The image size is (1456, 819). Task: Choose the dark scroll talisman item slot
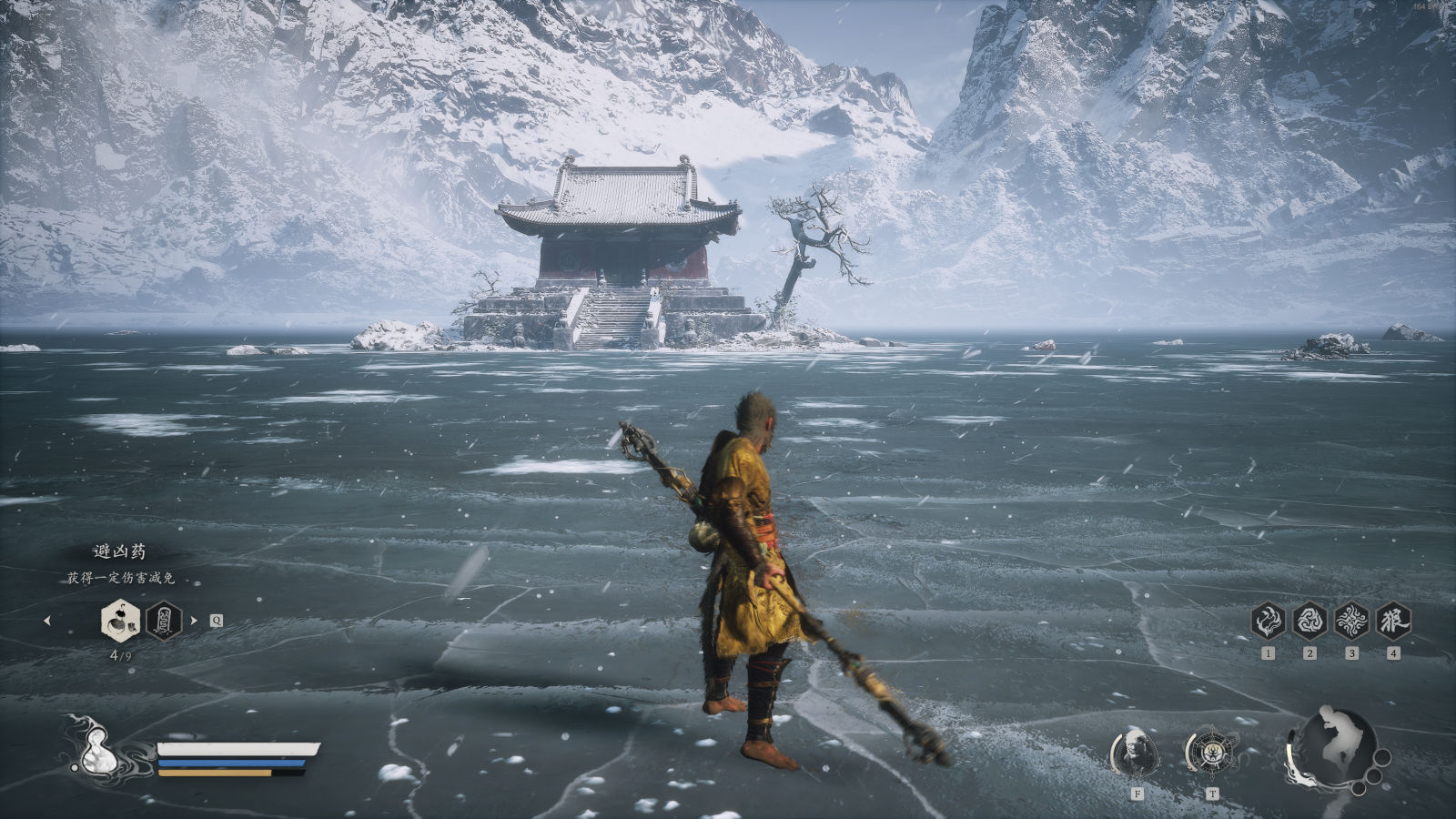pos(164,621)
